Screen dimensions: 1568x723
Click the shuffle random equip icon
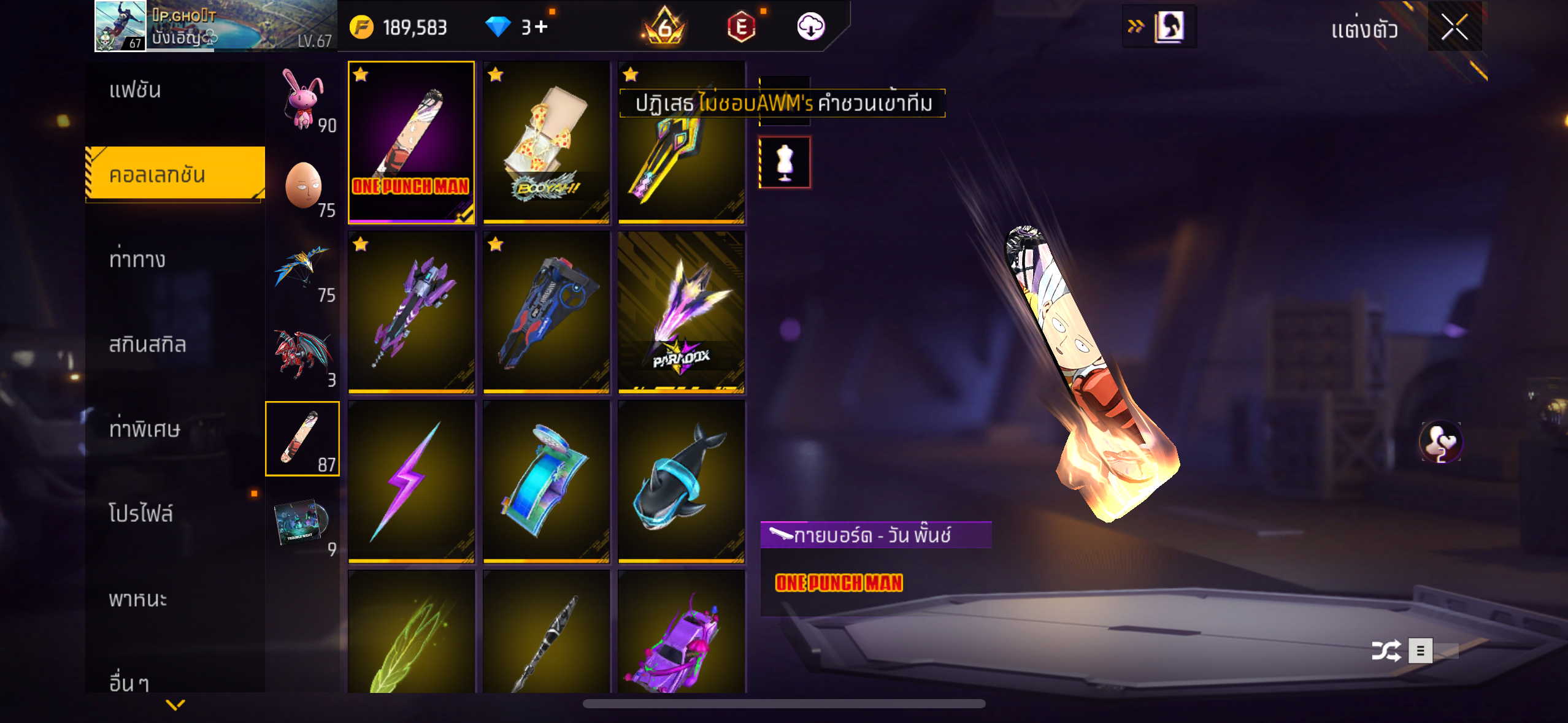[x=1386, y=651]
